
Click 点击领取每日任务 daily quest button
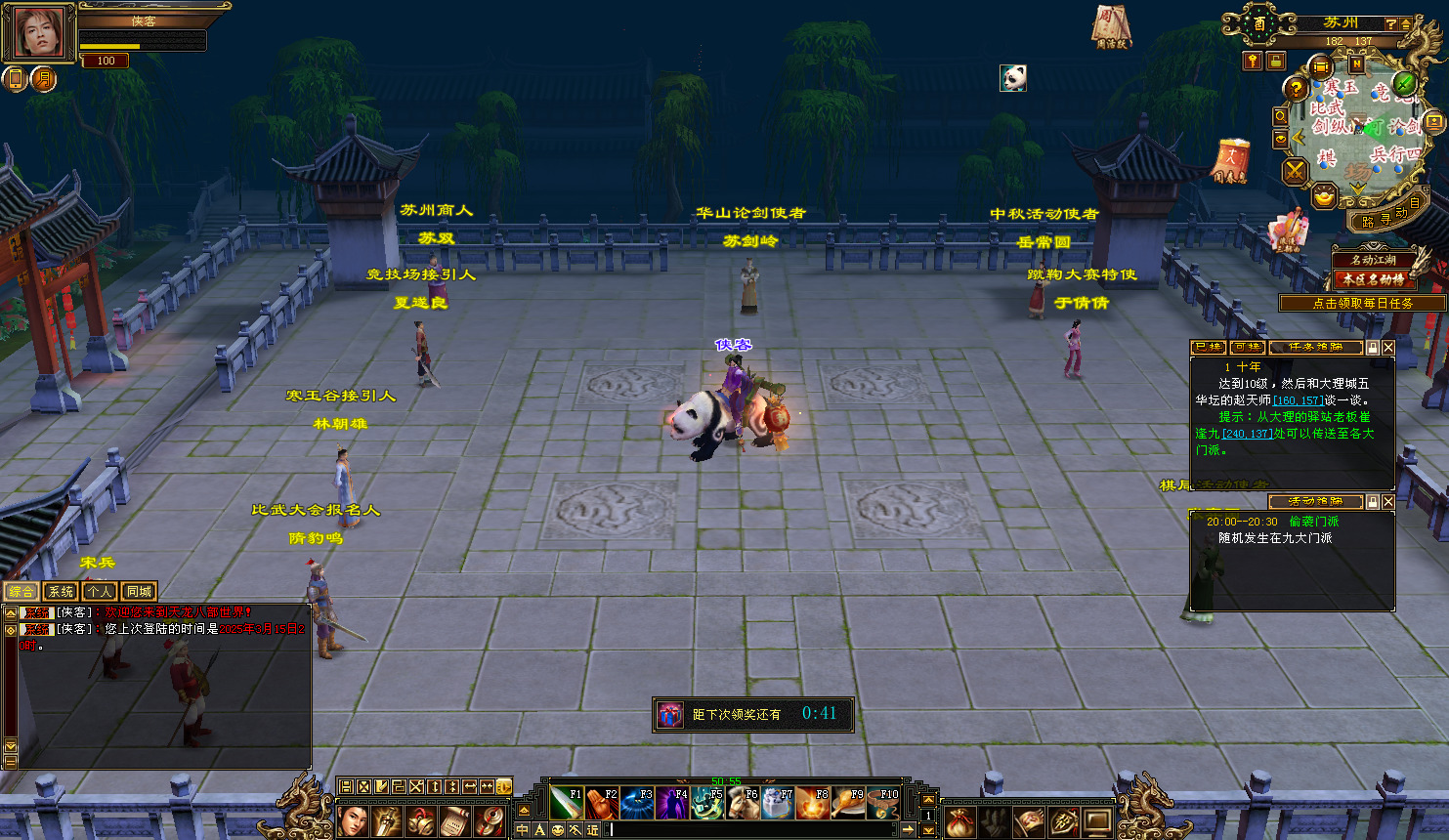[x=1362, y=304]
